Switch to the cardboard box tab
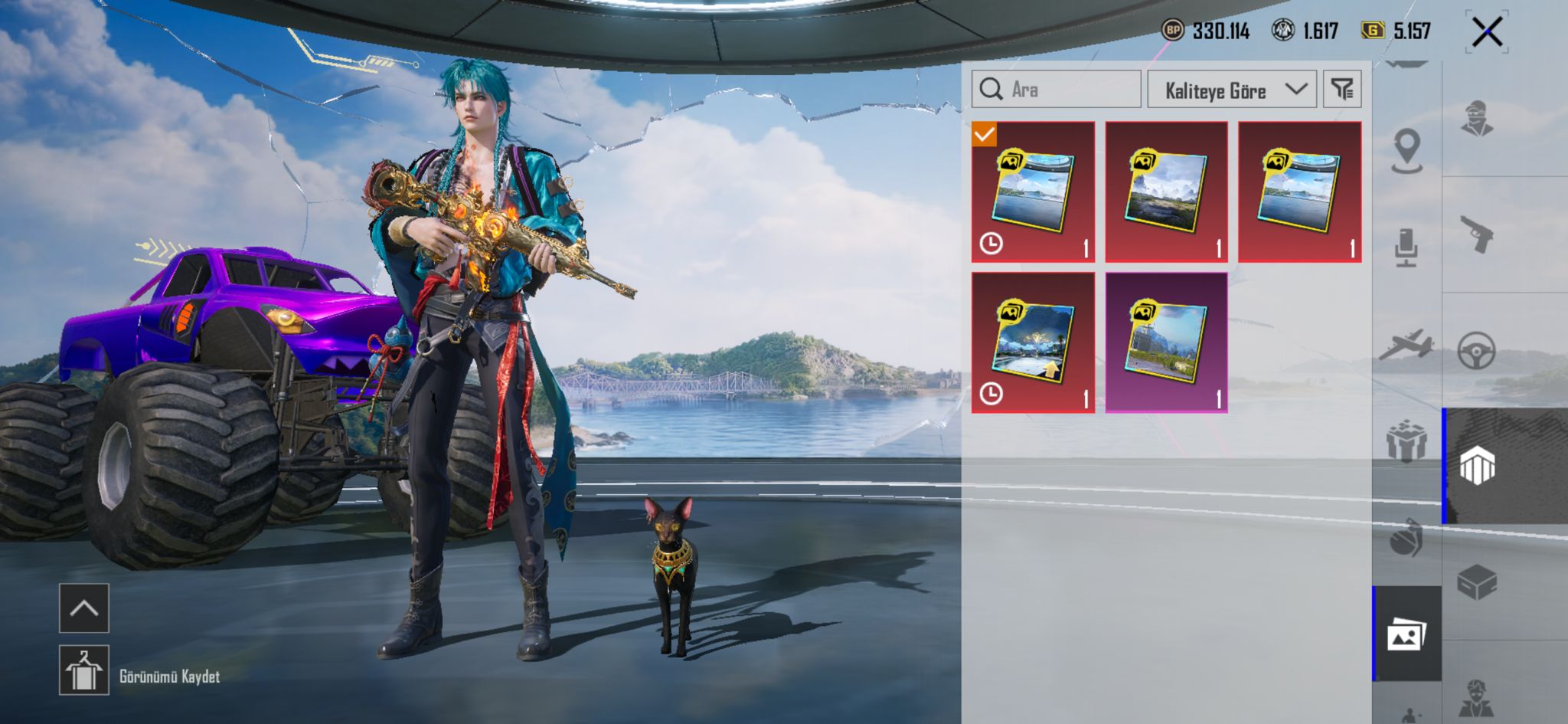Screen dimensions: 1568x724 click(1477, 583)
